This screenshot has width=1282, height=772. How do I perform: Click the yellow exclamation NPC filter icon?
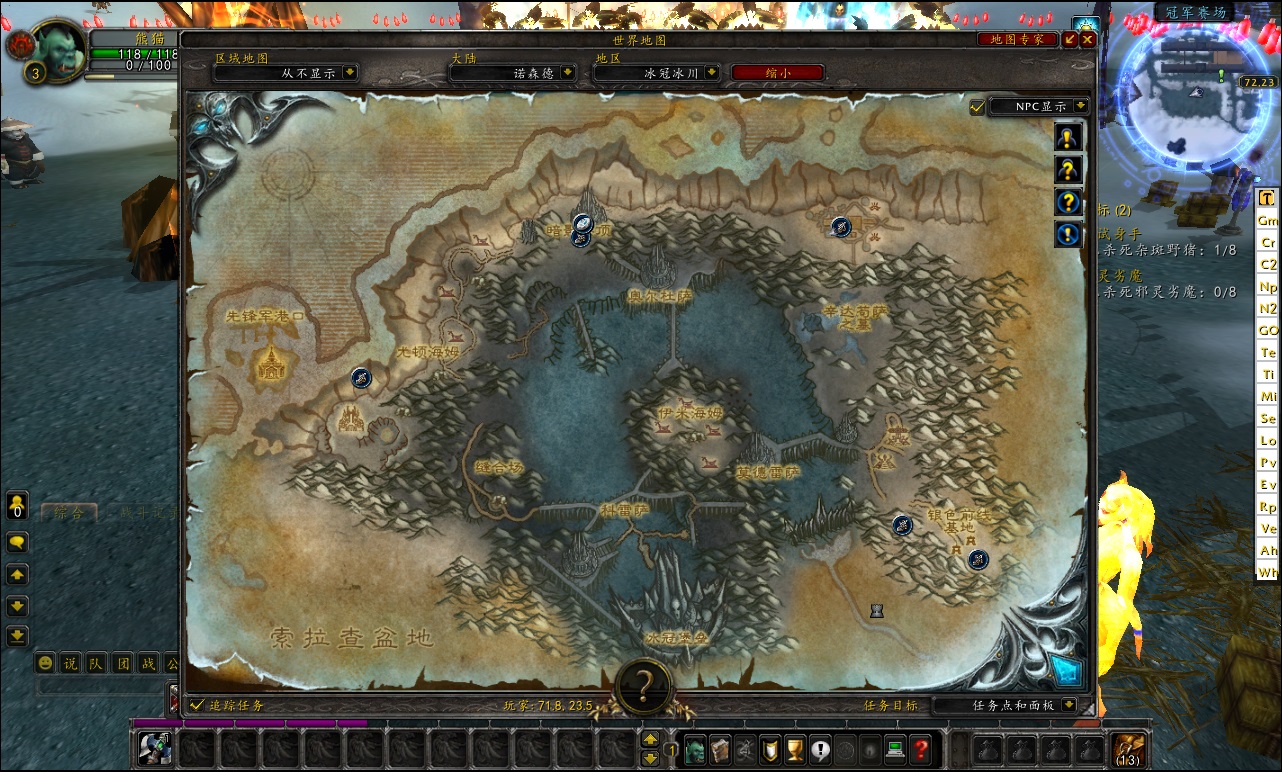1068,138
